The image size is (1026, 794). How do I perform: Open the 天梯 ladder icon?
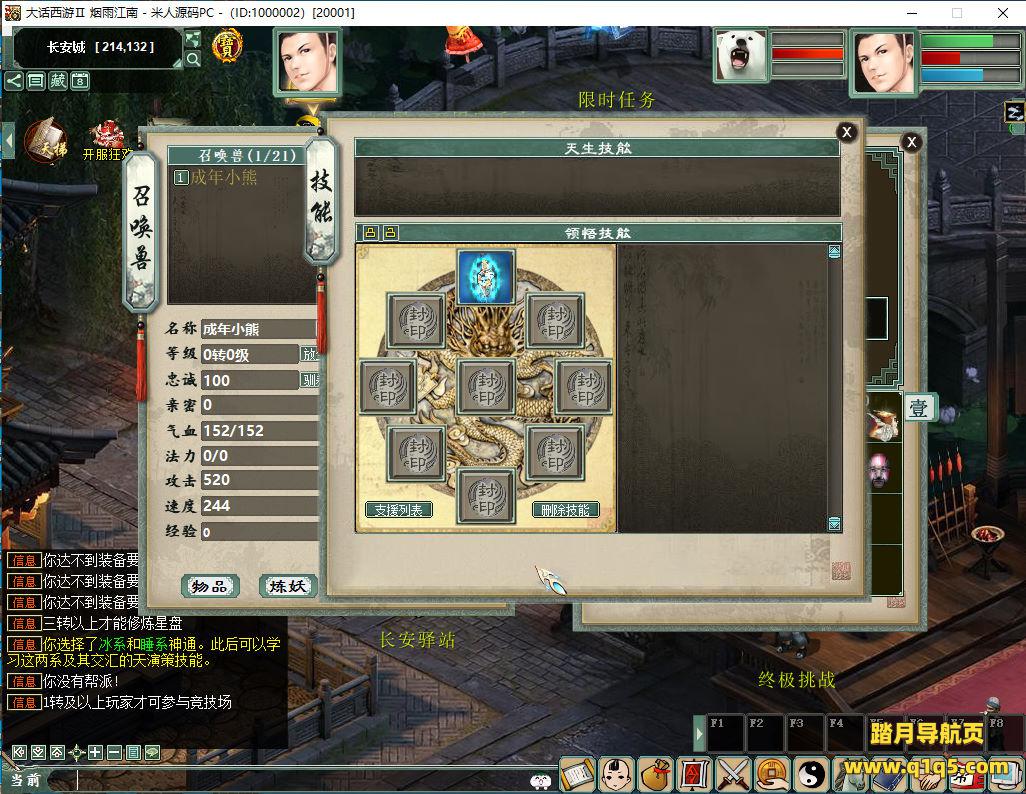point(46,141)
